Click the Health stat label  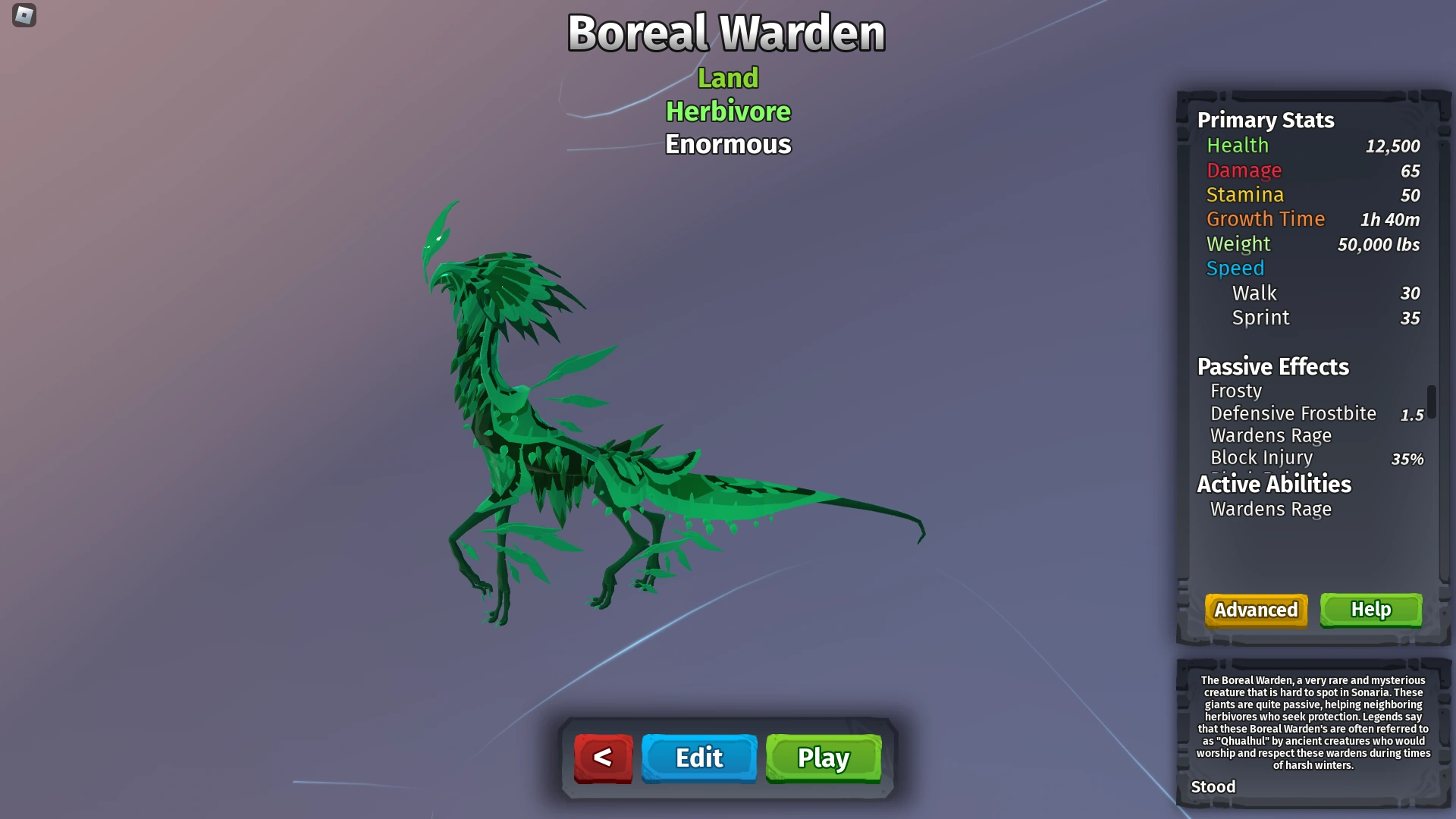click(x=1238, y=146)
